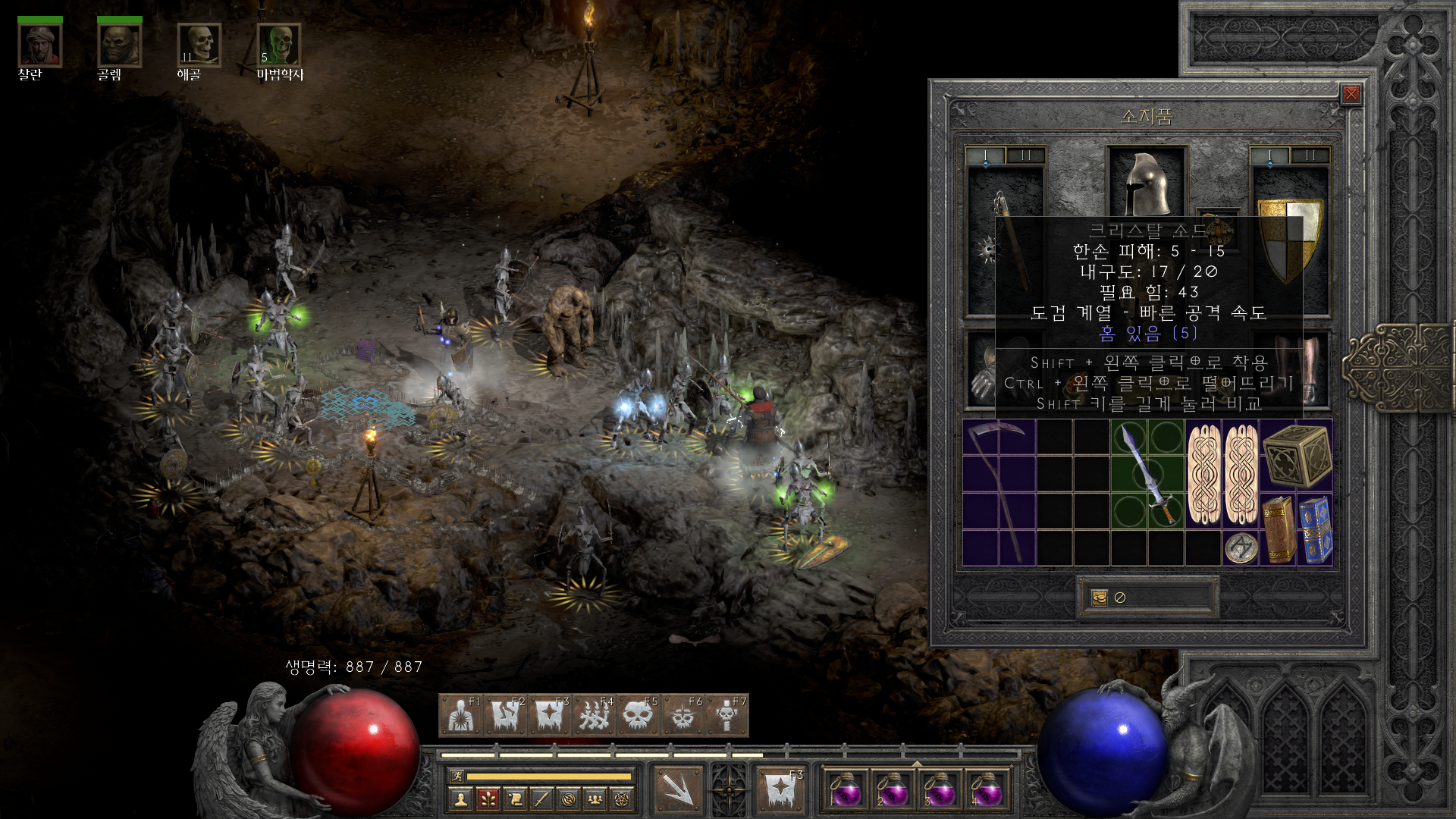Select the Horadric Cube box item
The image size is (1456, 819).
coord(1297,456)
